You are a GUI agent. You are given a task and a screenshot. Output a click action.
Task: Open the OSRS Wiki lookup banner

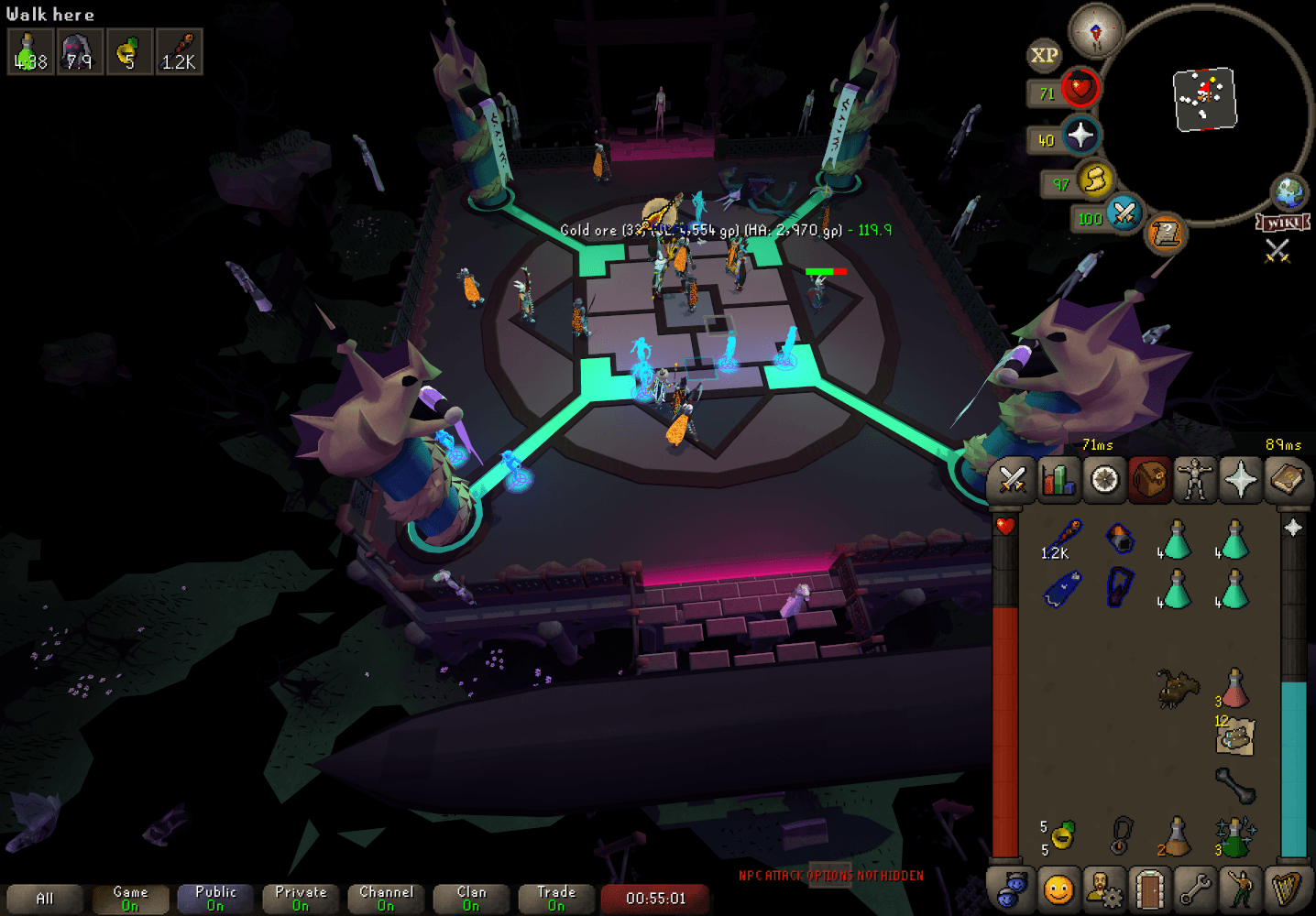click(1284, 221)
